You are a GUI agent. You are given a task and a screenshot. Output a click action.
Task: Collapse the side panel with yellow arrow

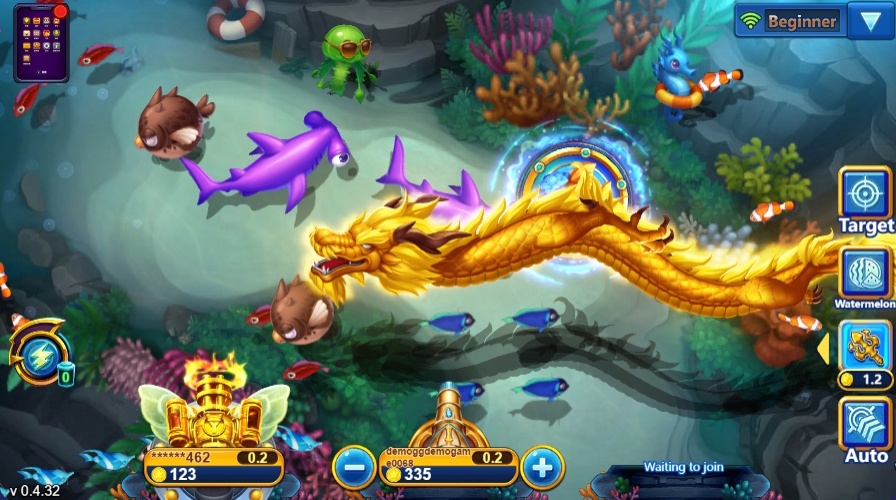(824, 348)
